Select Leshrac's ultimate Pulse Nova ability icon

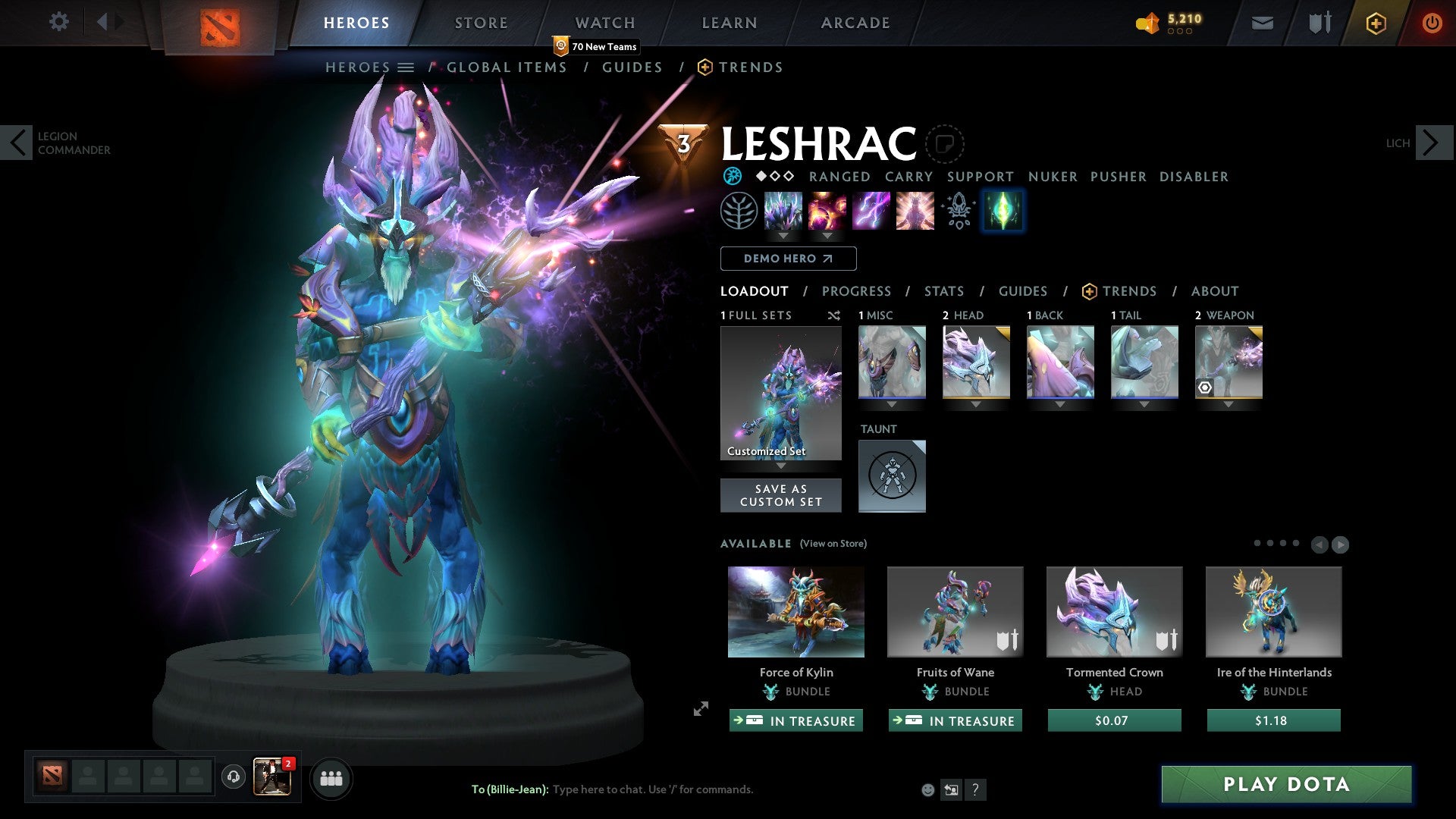(914, 211)
